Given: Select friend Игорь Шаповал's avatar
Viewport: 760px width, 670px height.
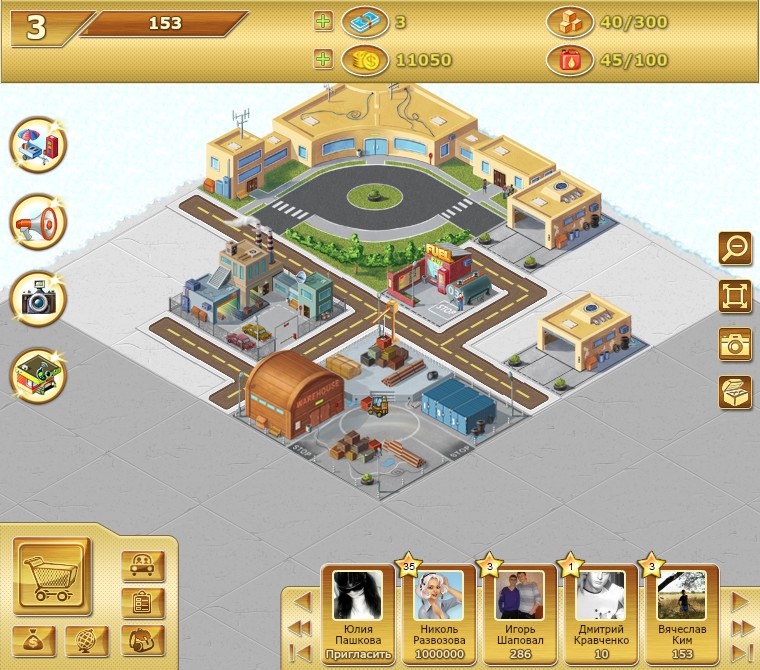Looking at the screenshot, I should click(520, 596).
